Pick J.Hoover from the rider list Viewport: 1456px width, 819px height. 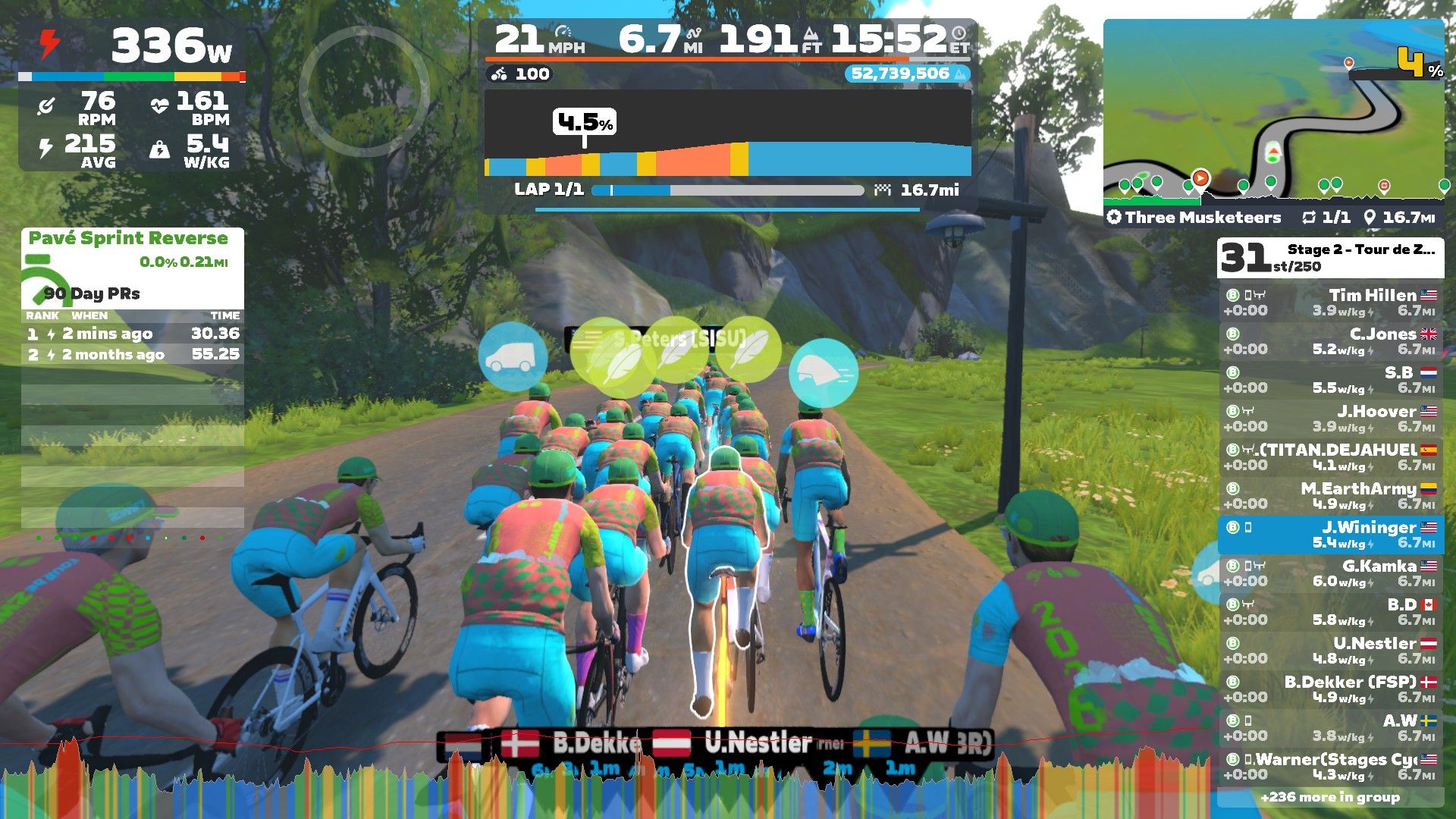[x=1331, y=419]
